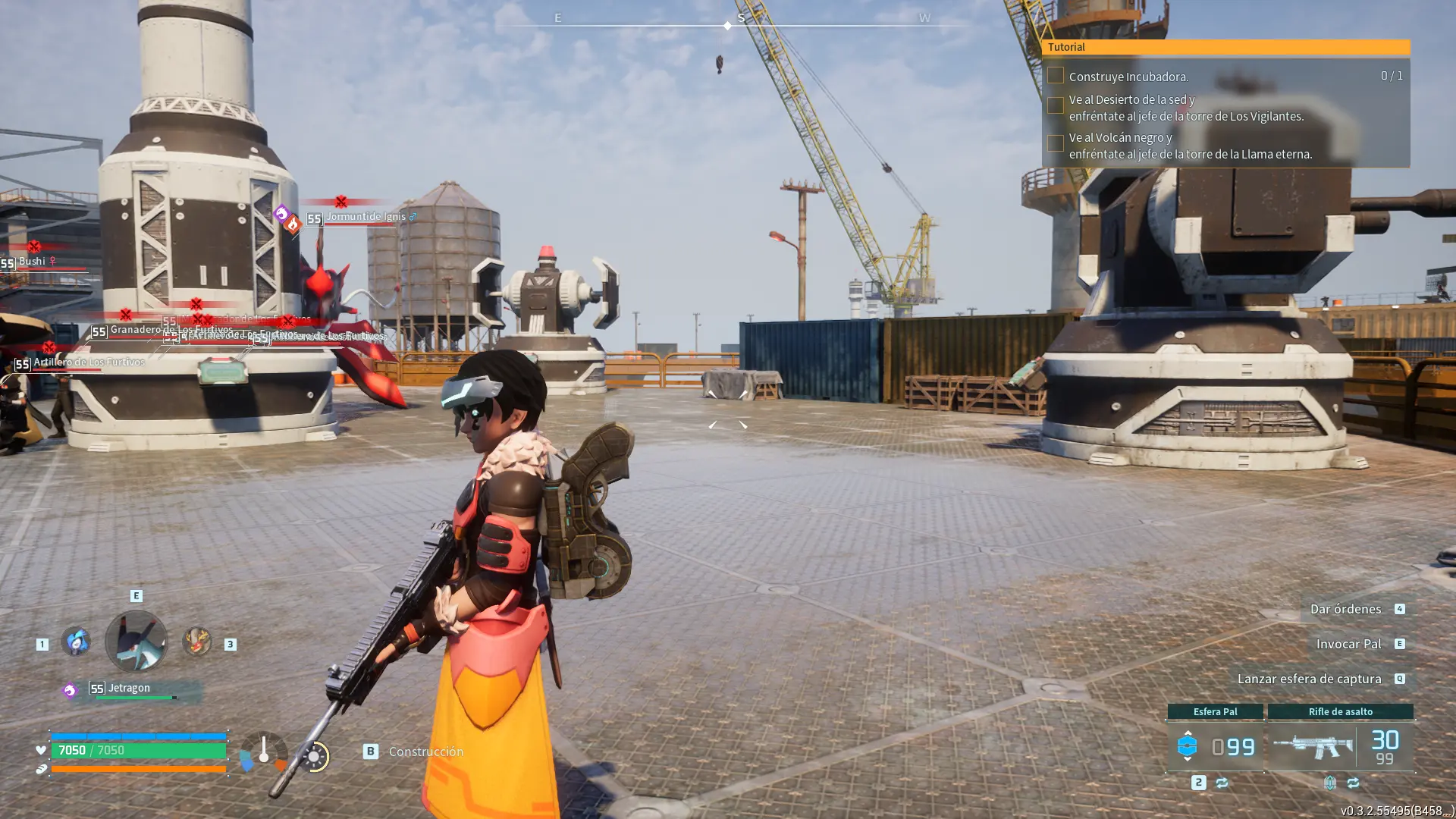Choose the blue Pal icon beside slot 1
The image size is (1456, 819).
pyautogui.click(x=76, y=642)
